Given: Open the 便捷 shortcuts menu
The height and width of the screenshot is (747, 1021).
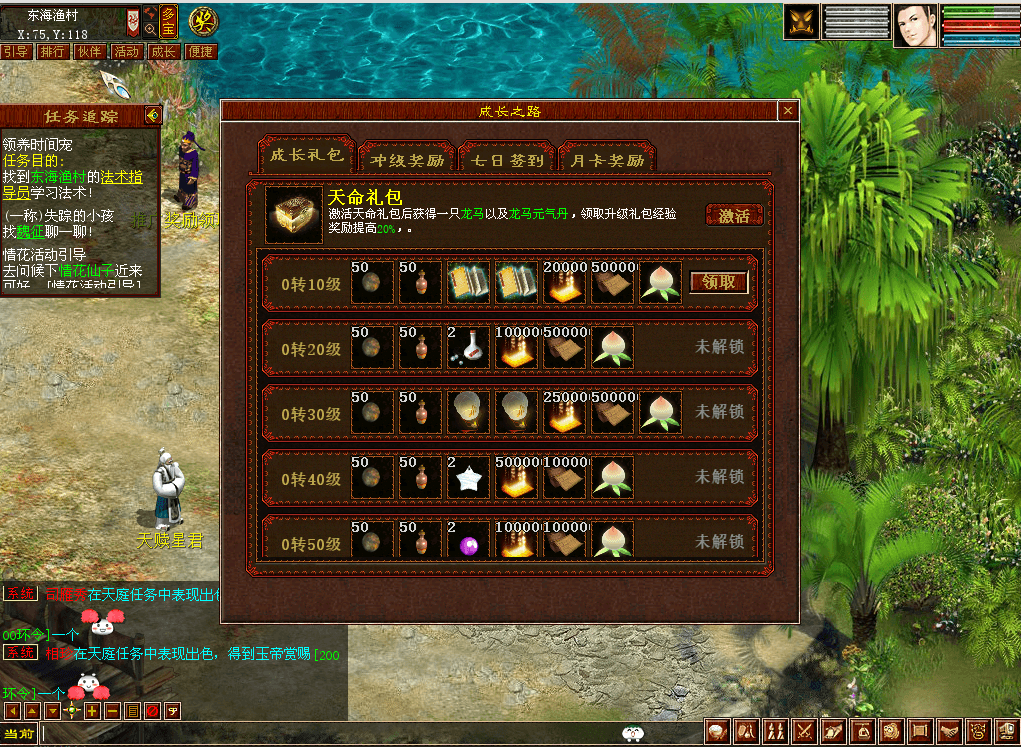Looking at the screenshot, I should (200, 51).
